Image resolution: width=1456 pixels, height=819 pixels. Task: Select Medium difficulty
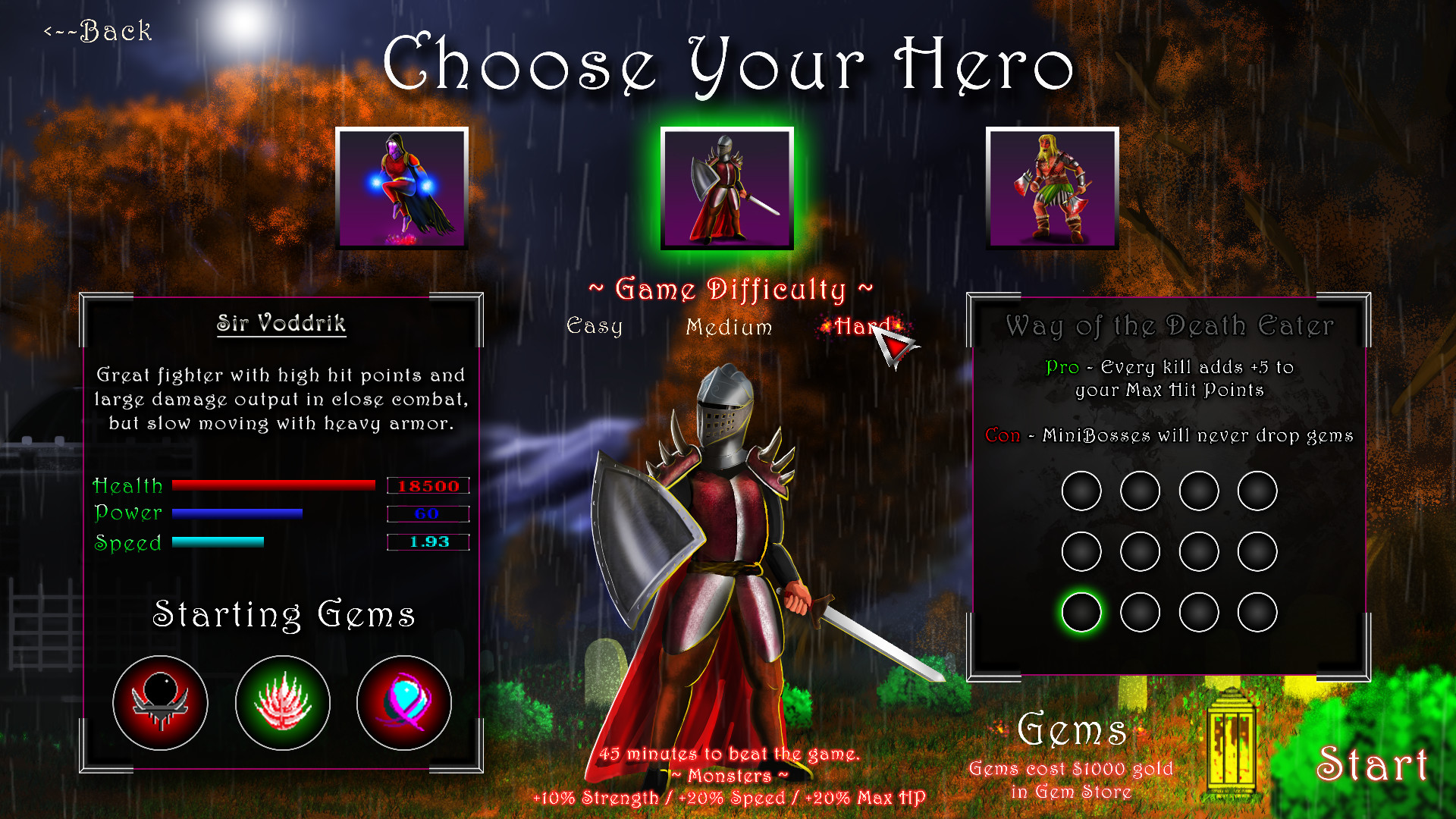pyautogui.click(x=729, y=328)
